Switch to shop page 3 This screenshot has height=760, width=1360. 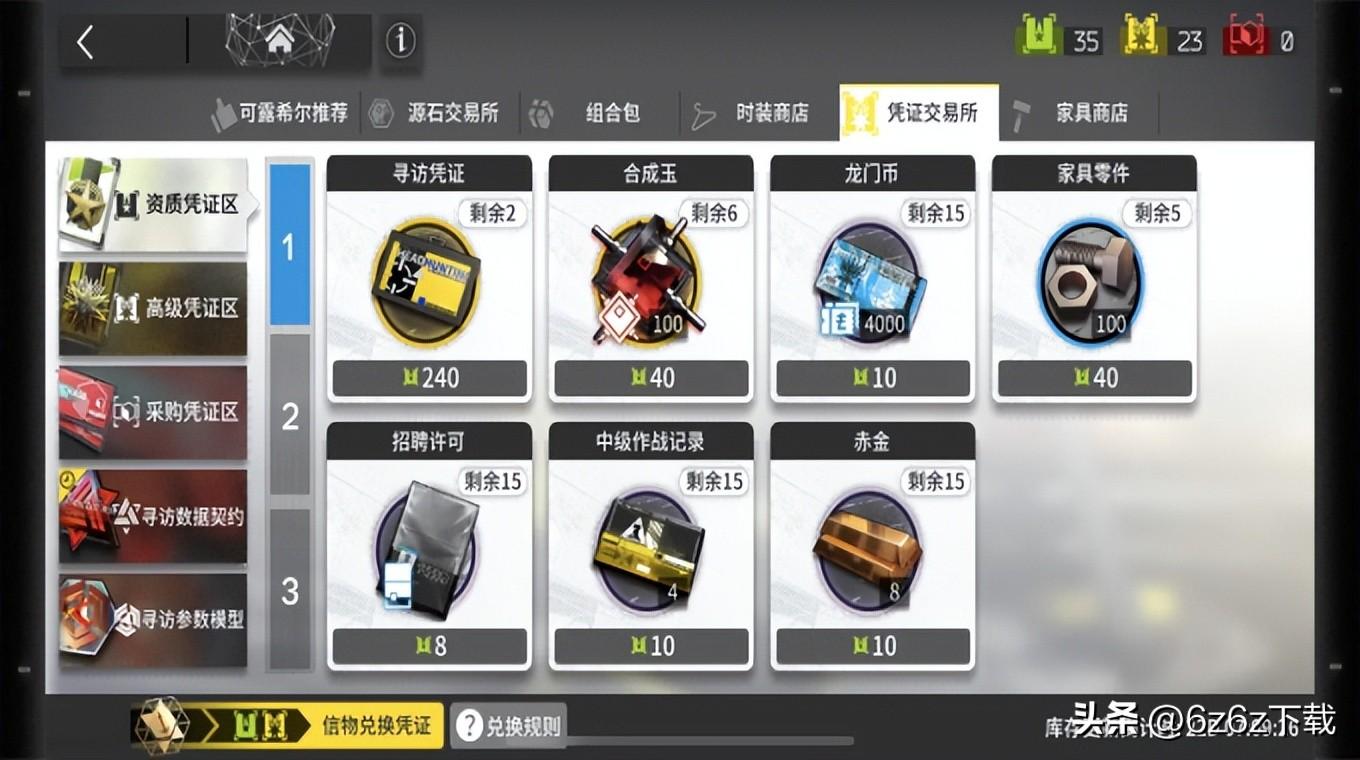[290, 591]
